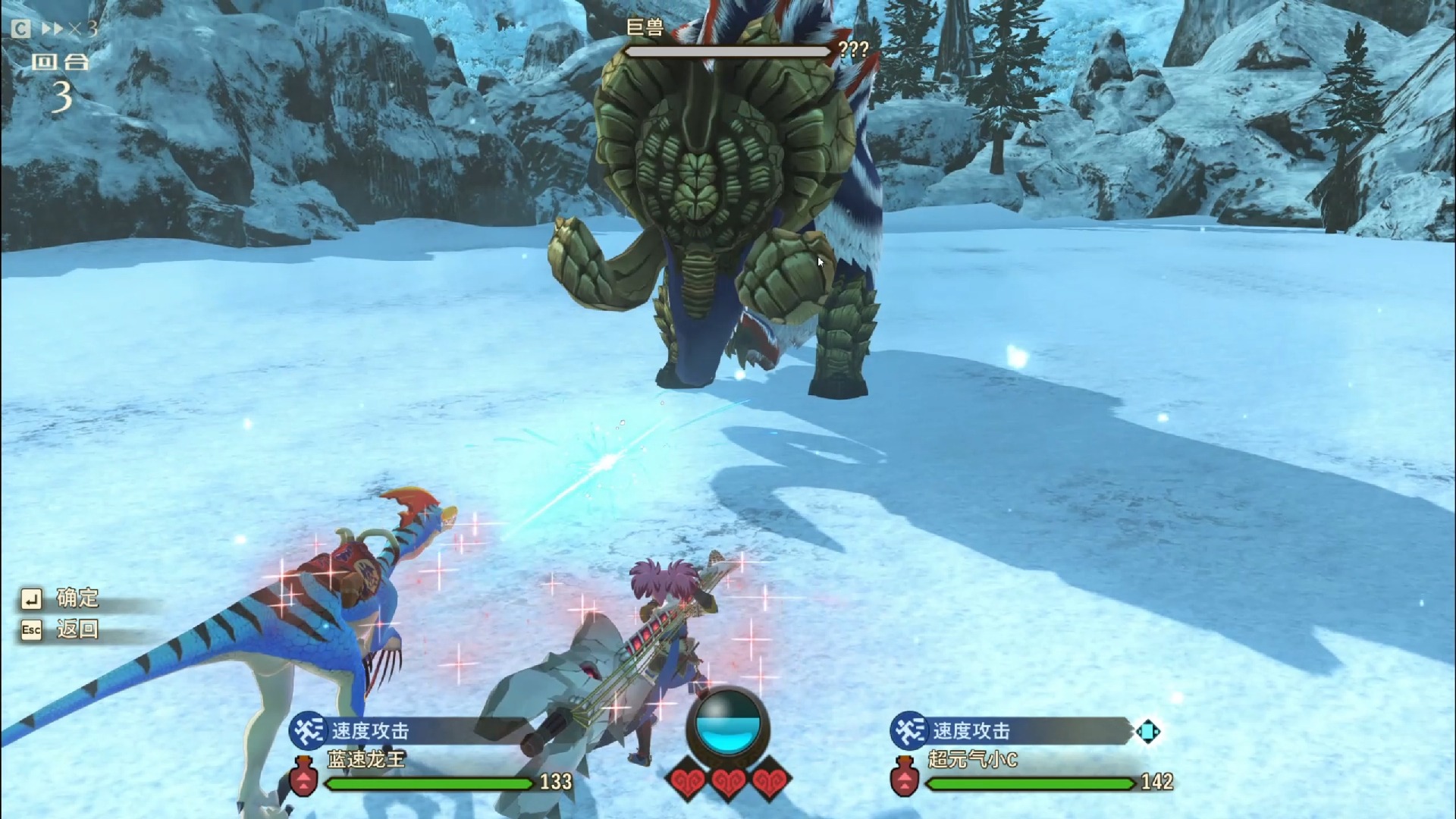The image size is (1456, 819).
Task: Click the red potion icon beside 蓝速龙王
Action: pyautogui.click(x=303, y=777)
